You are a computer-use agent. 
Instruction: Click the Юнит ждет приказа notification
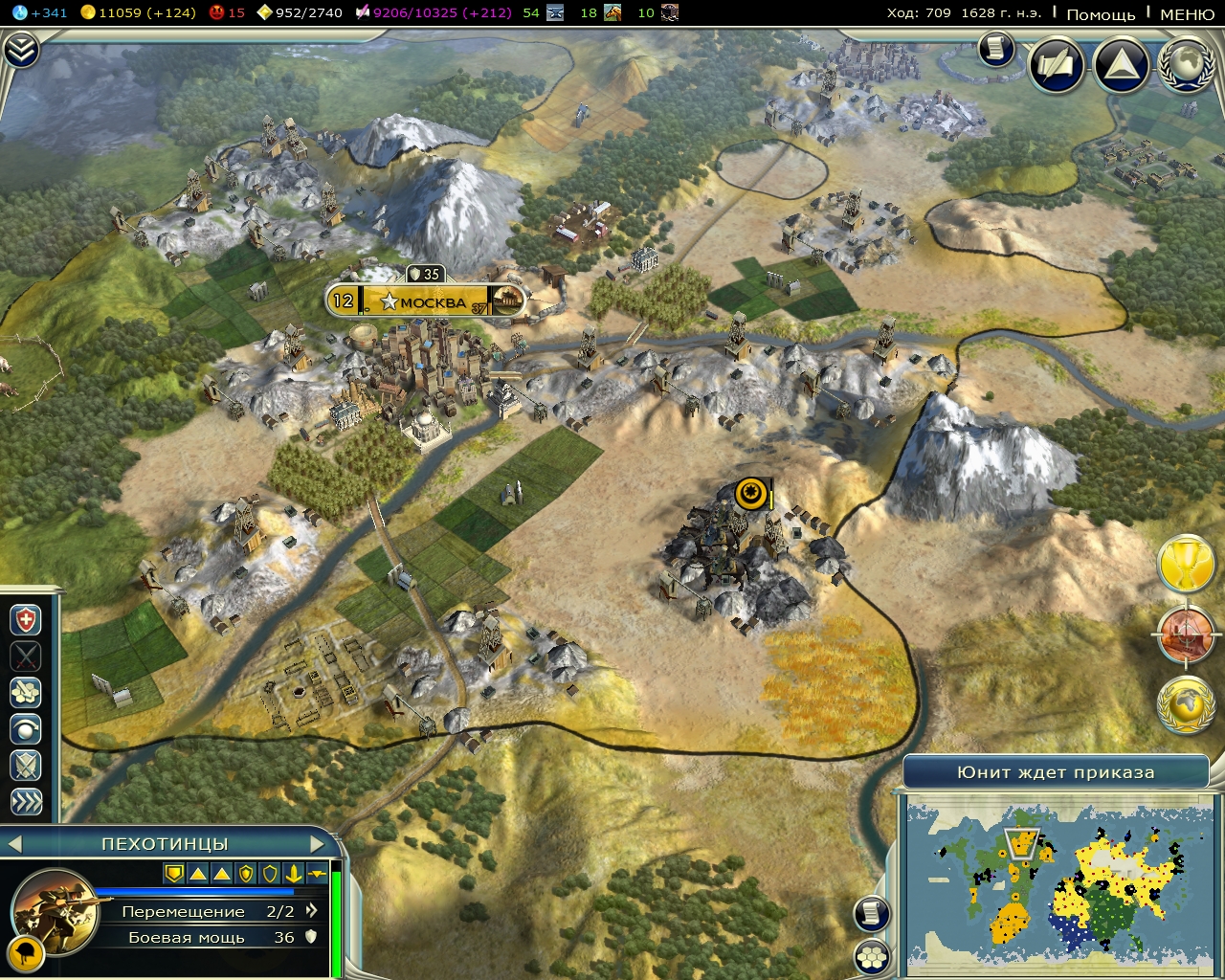coord(1058,771)
